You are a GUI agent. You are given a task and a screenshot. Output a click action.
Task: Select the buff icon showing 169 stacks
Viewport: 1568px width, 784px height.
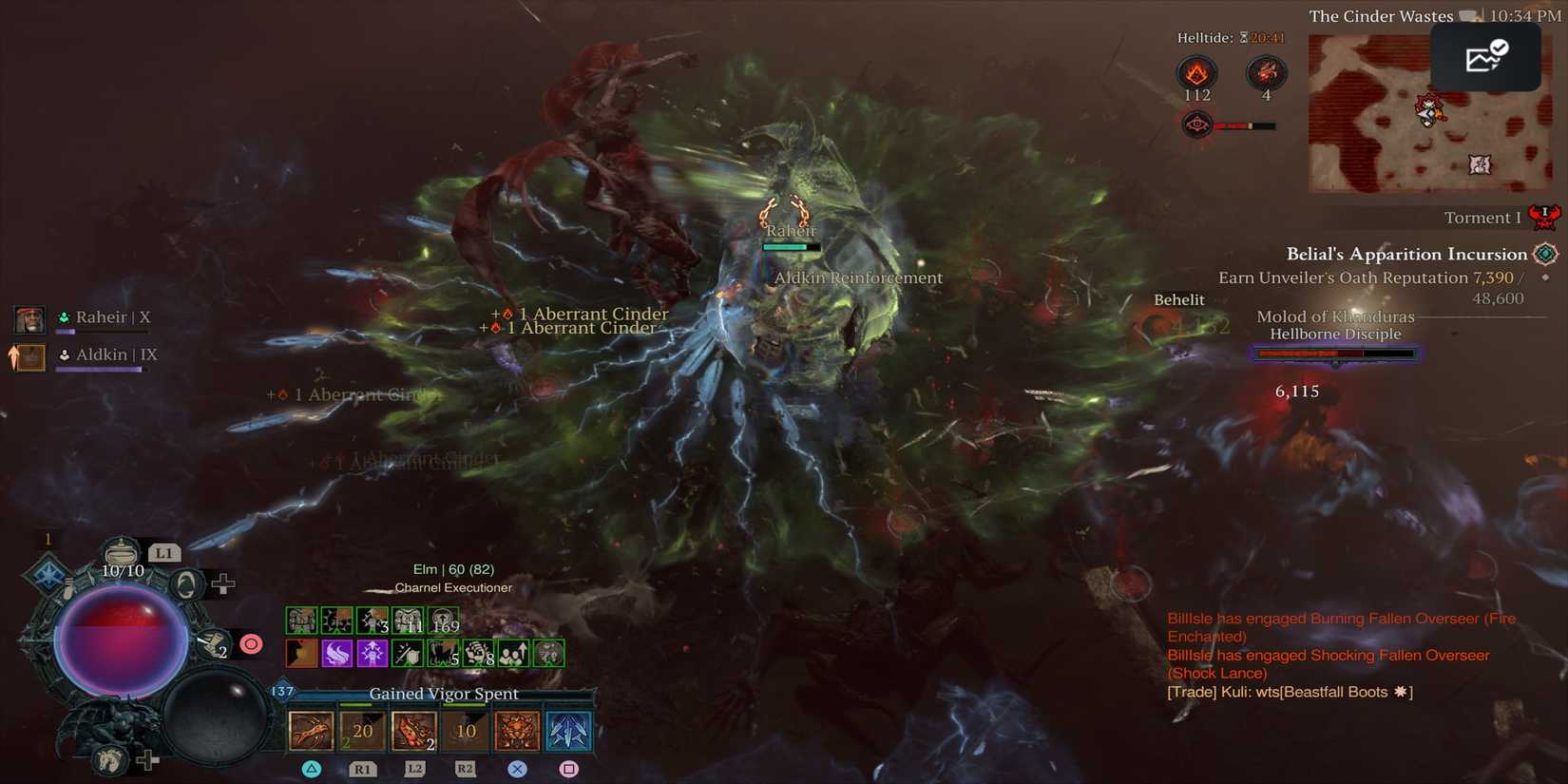pyautogui.click(x=444, y=619)
